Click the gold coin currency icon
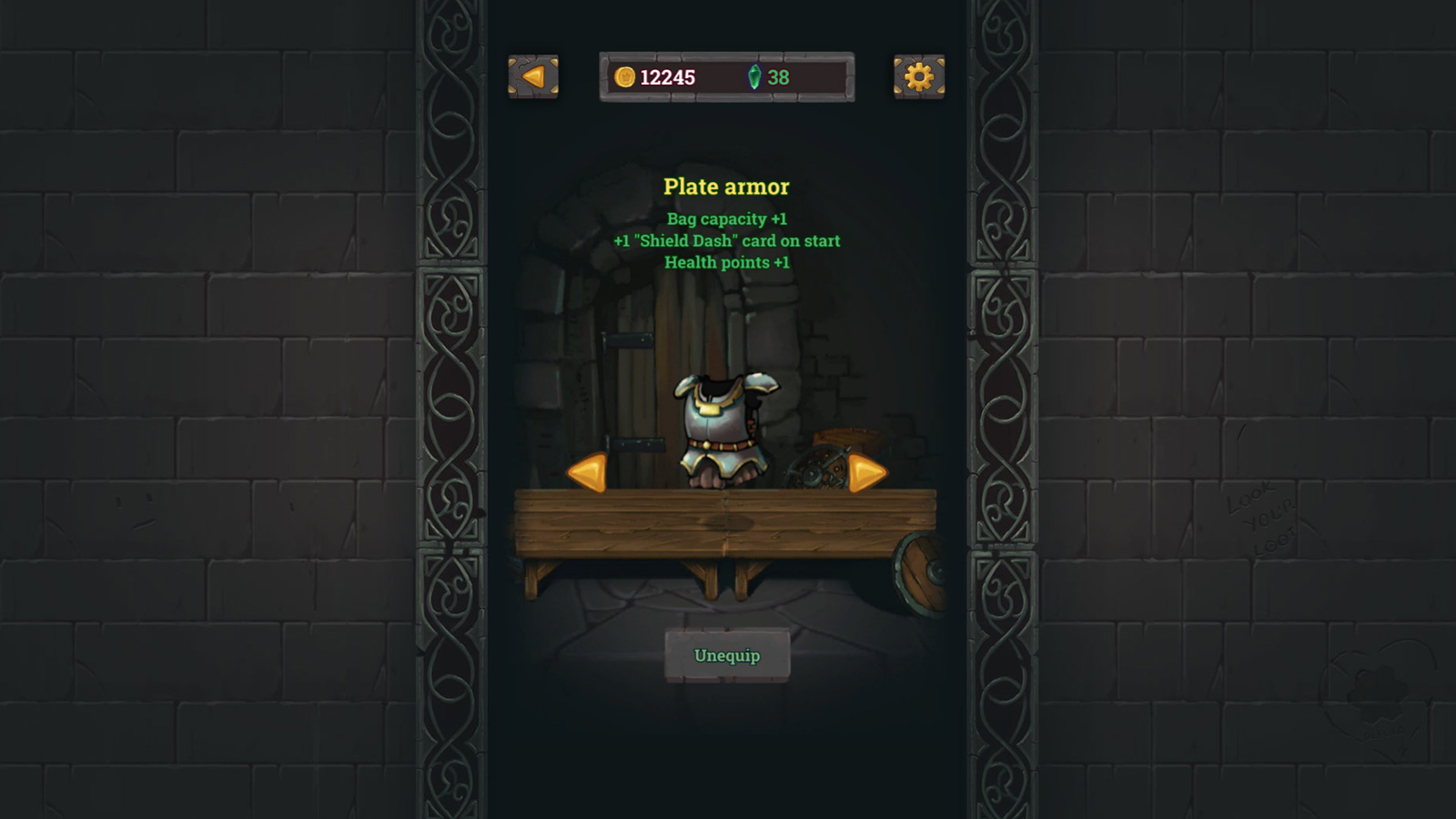This screenshot has width=1456, height=819. tap(625, 77)
